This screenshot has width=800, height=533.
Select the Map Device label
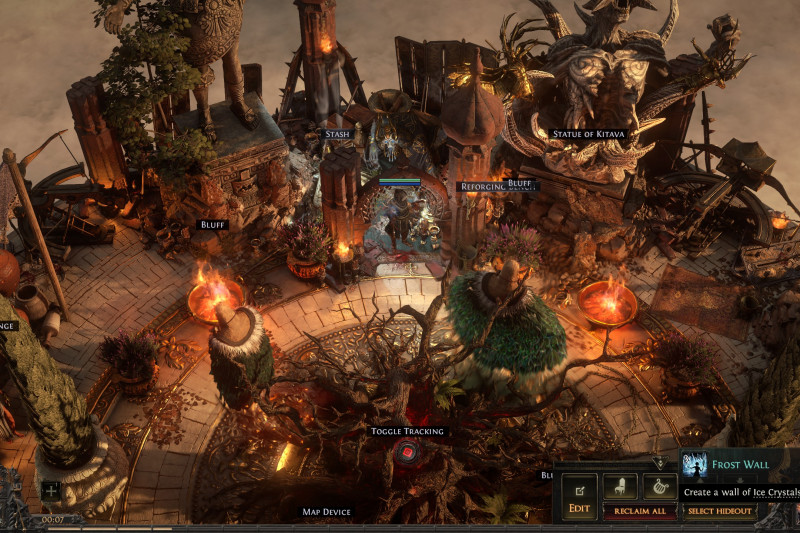click(326, 512)
